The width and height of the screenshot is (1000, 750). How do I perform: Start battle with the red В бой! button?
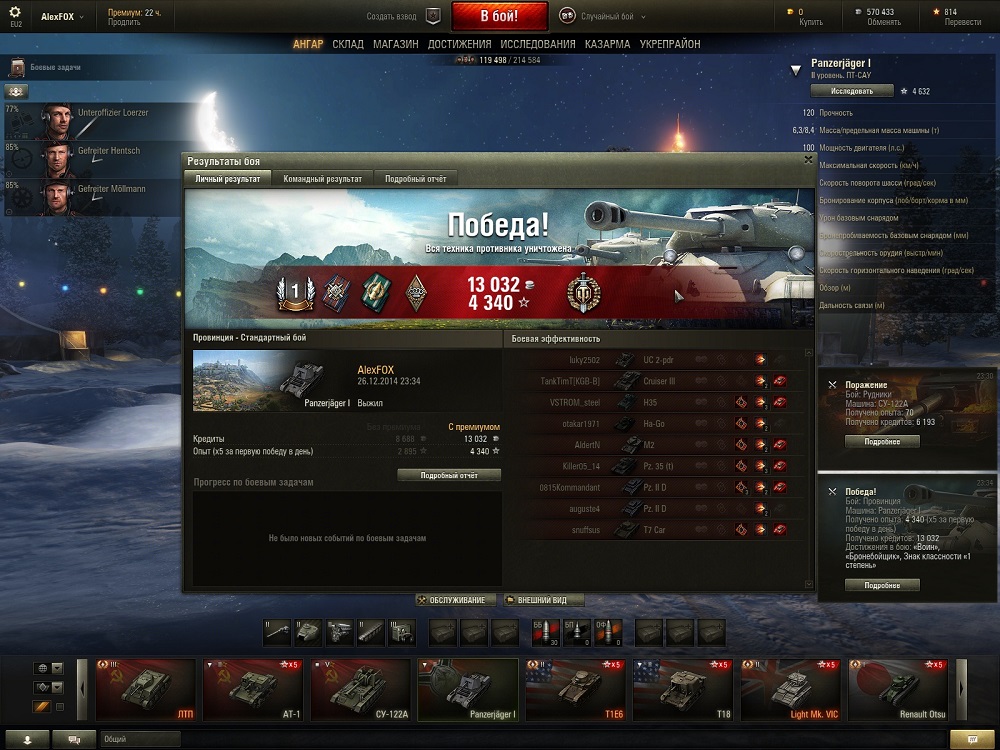tap(499, 17)
